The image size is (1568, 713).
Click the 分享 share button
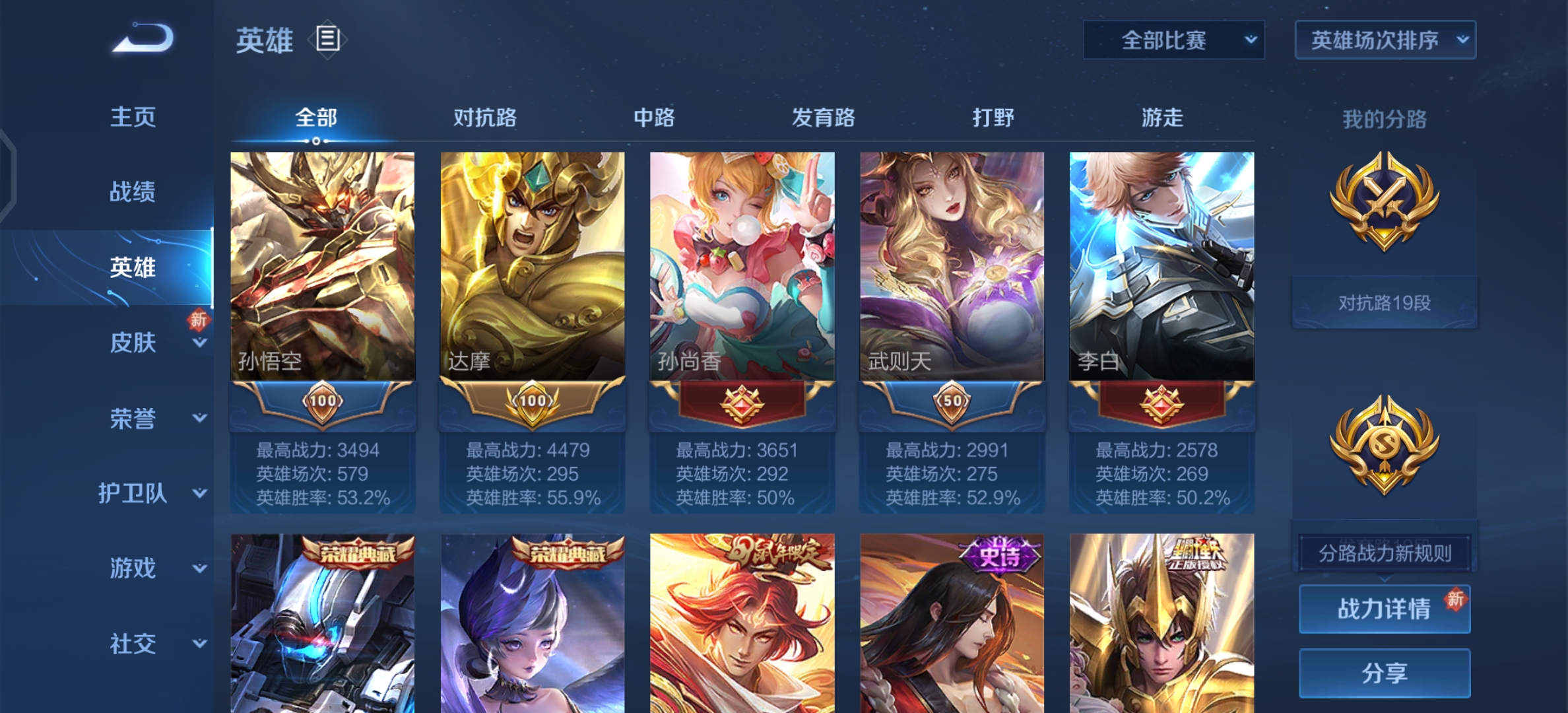pyautogui.click(x=1384, y=673)
